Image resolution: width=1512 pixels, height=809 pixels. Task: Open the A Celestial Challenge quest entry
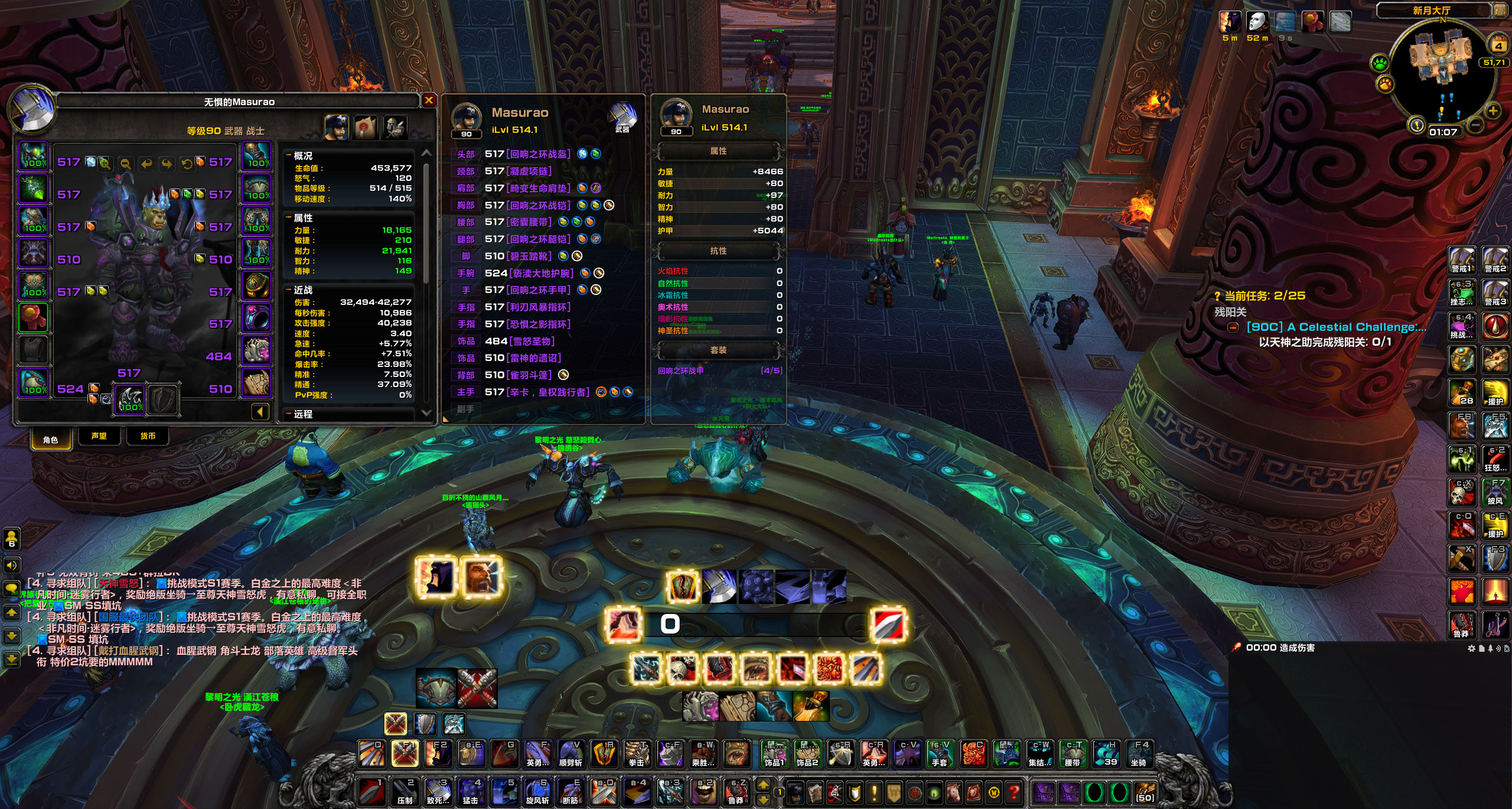1335,327
